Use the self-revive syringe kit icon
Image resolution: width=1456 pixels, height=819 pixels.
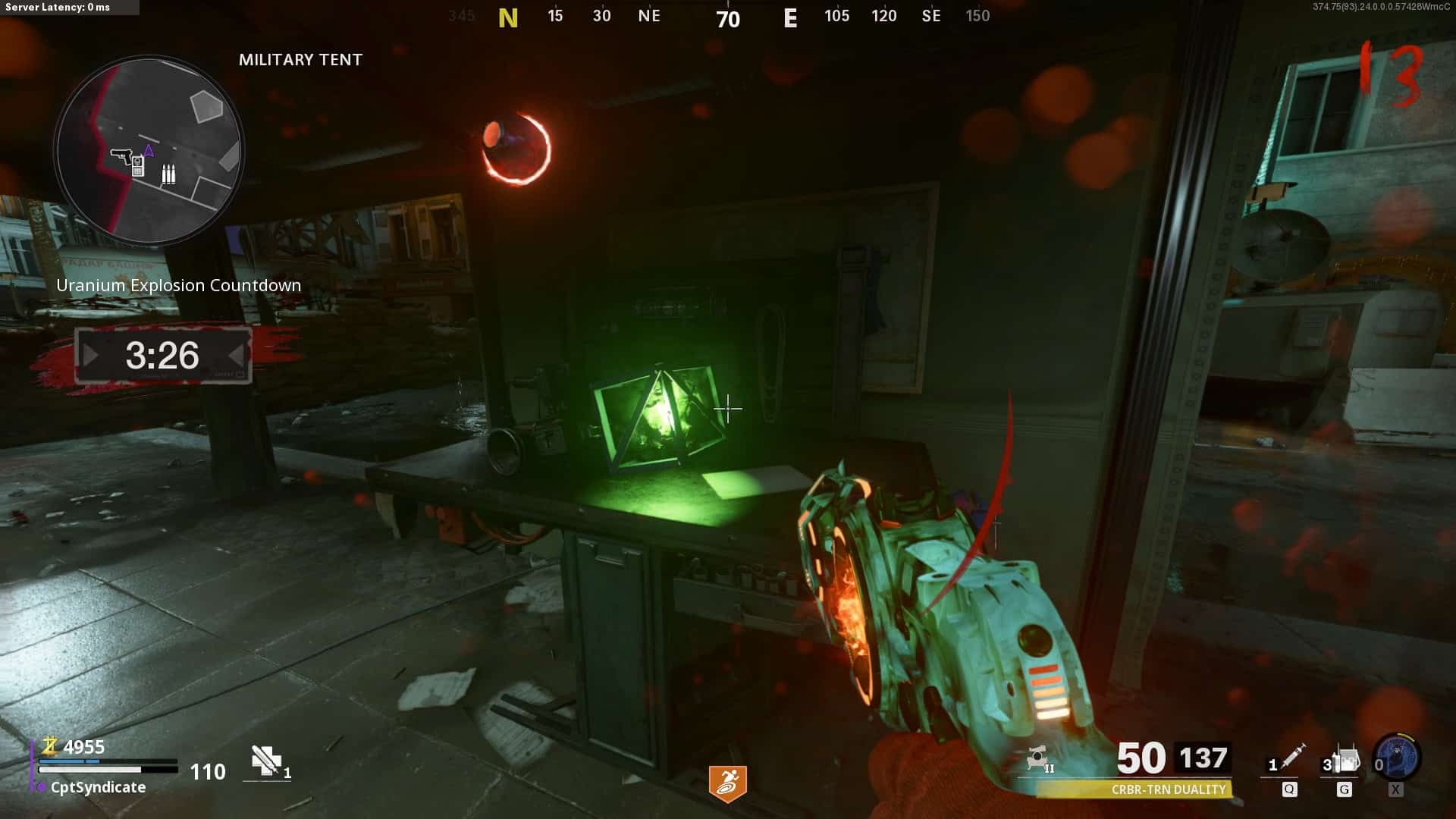click(x=267, y=761)
